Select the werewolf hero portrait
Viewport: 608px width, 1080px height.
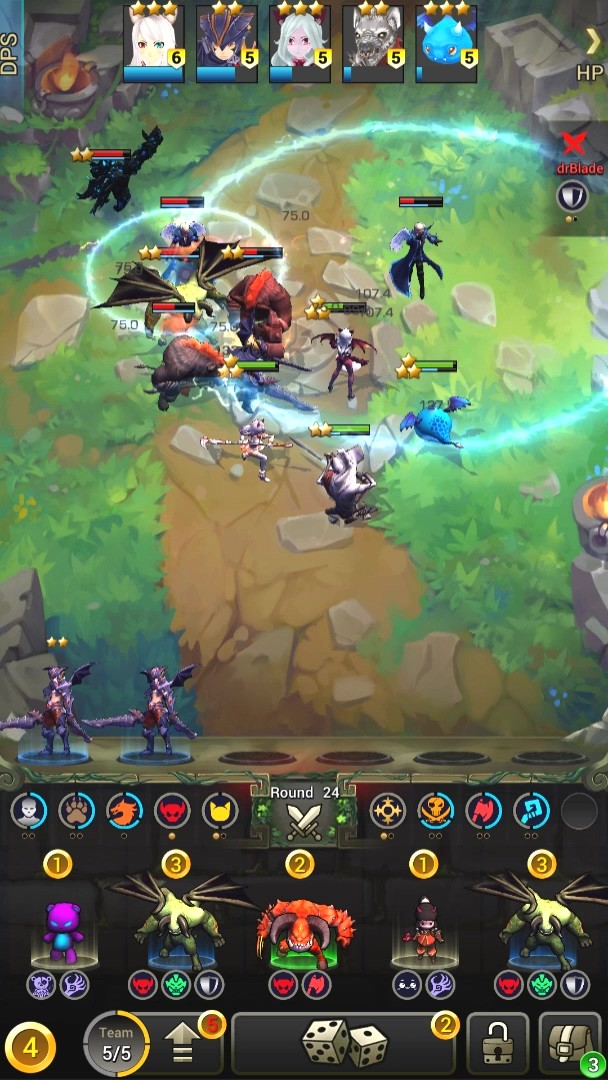pos(373,43)
